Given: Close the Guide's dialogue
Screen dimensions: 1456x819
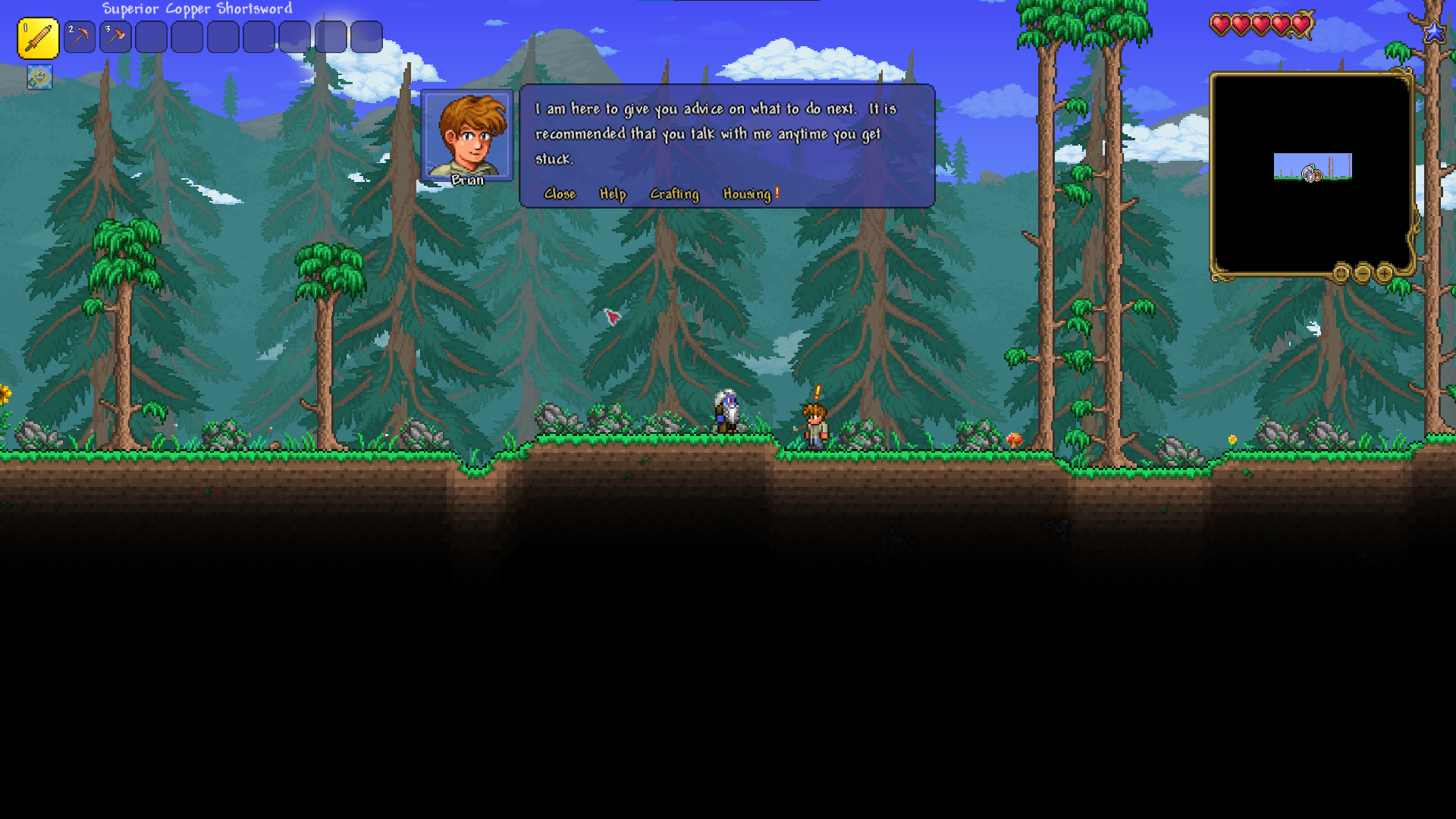Looking at the screenshot, I should pyautogui.click(x=560, y=194).
